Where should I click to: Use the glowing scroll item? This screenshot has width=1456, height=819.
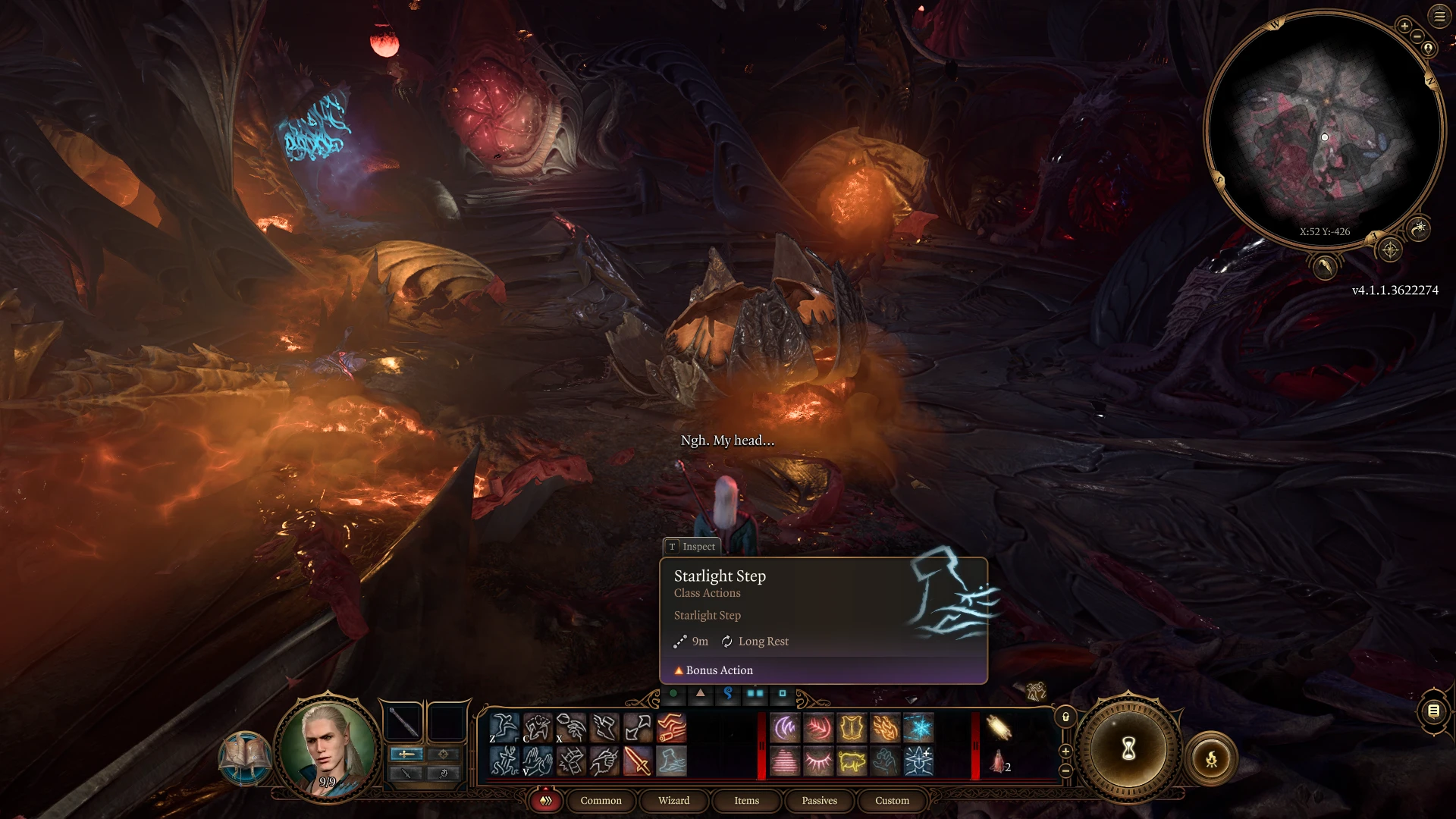point(999,728)
